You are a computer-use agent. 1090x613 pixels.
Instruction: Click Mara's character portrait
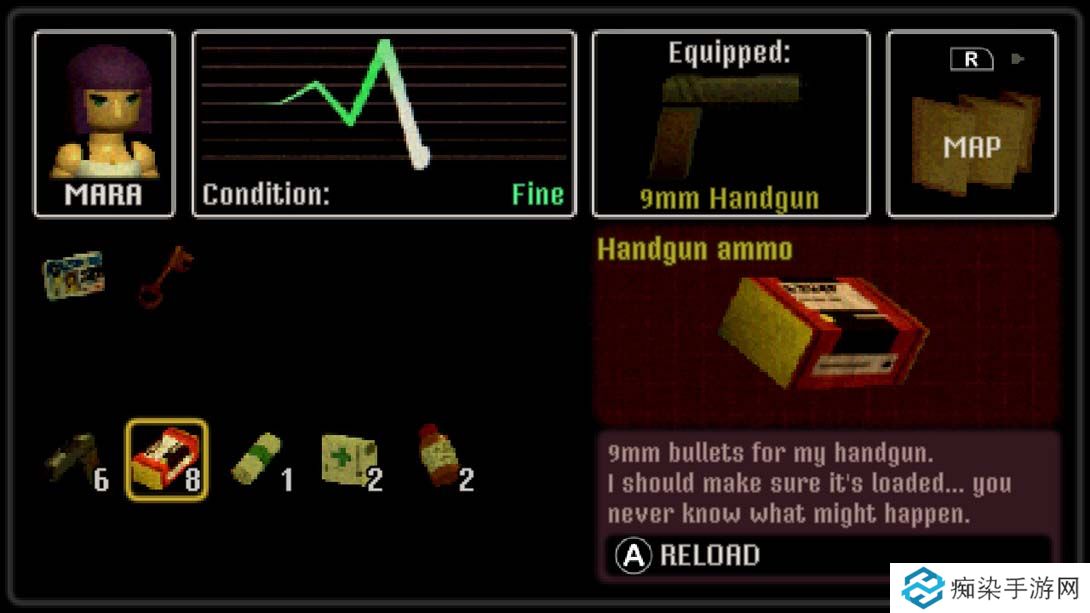[x=104, y=124]
